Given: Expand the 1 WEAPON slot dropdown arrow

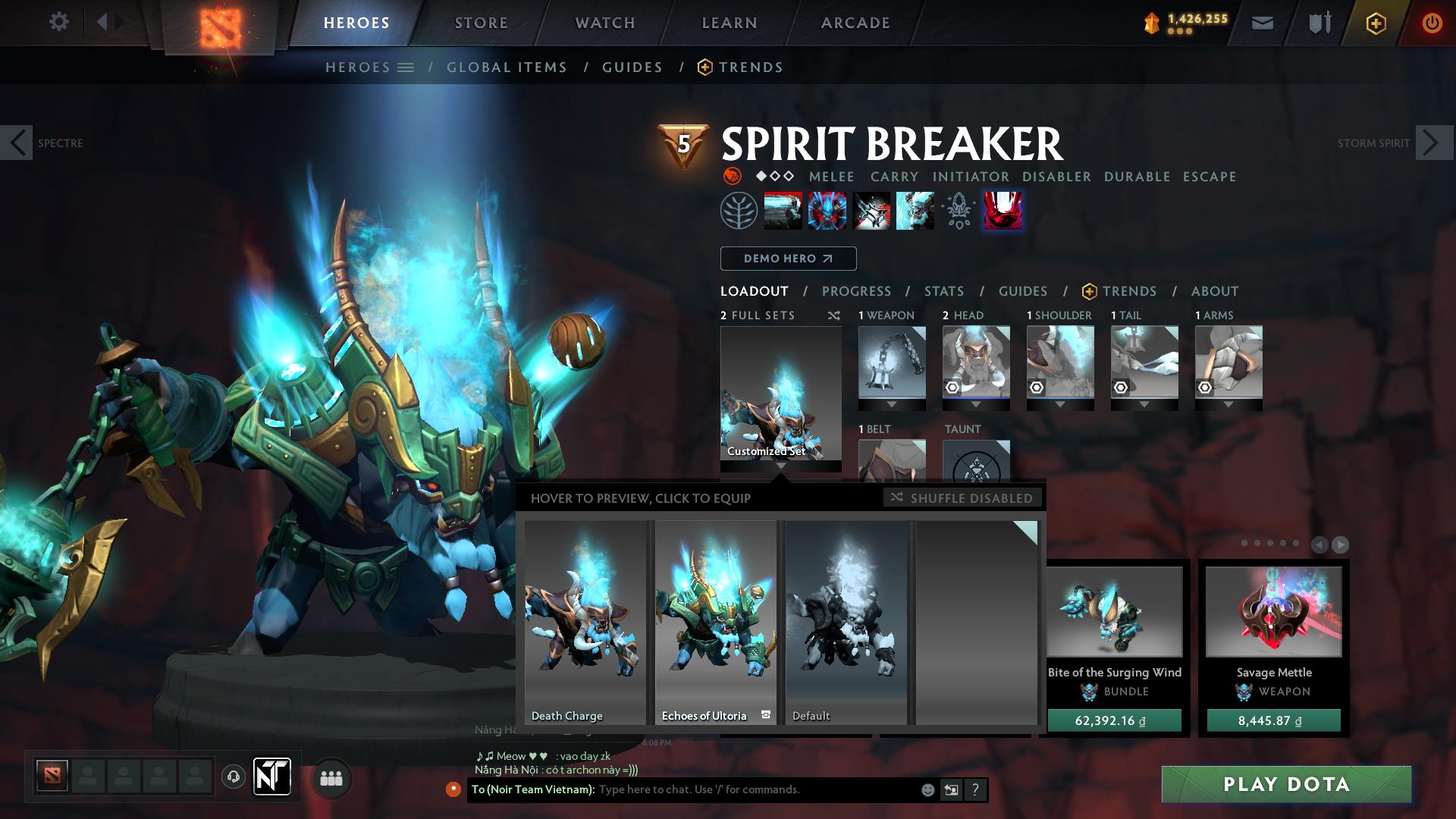Looking at the screenshot, I should pos(891,403).
